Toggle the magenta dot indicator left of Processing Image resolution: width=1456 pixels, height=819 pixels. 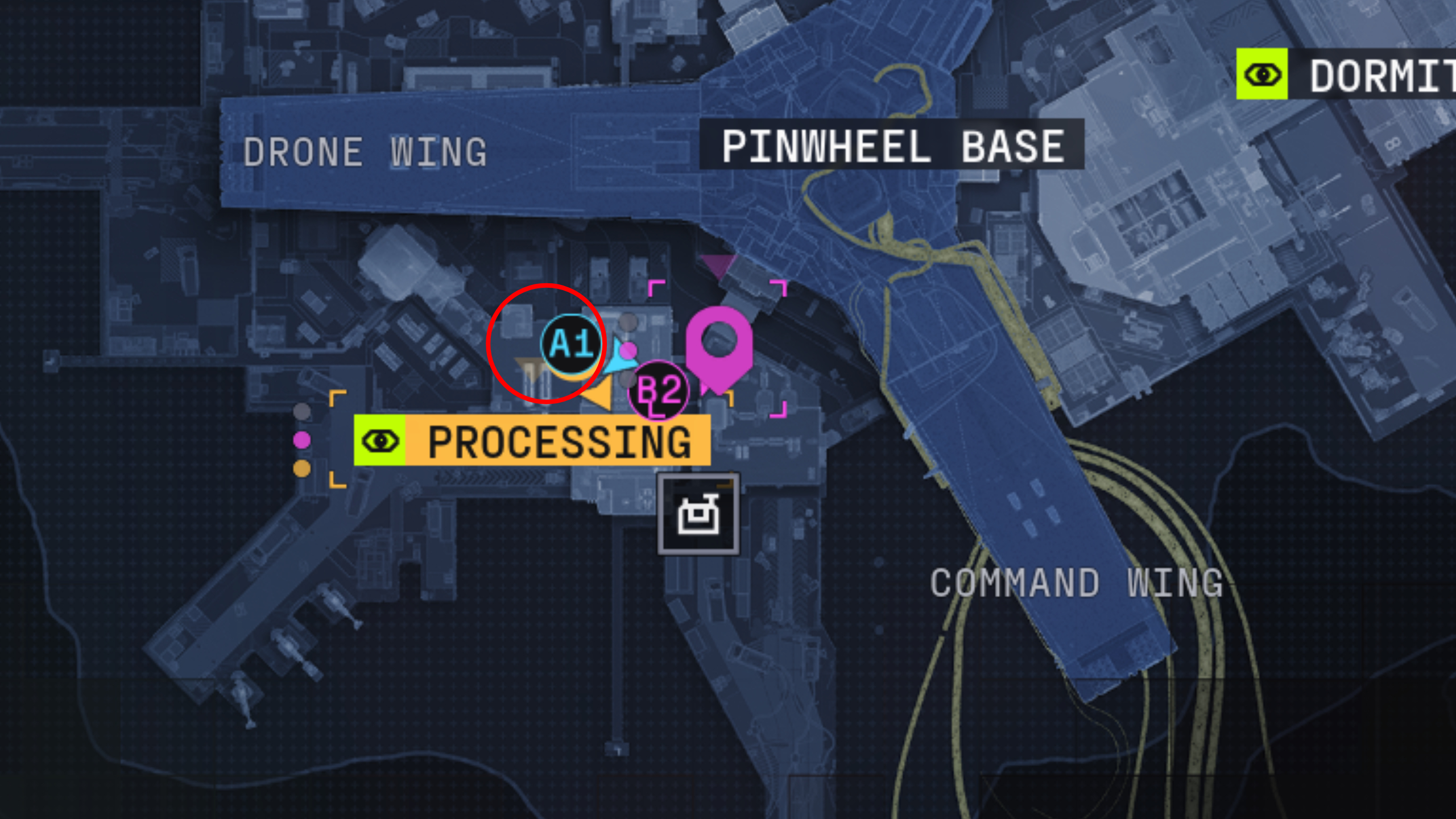[301, 440]
